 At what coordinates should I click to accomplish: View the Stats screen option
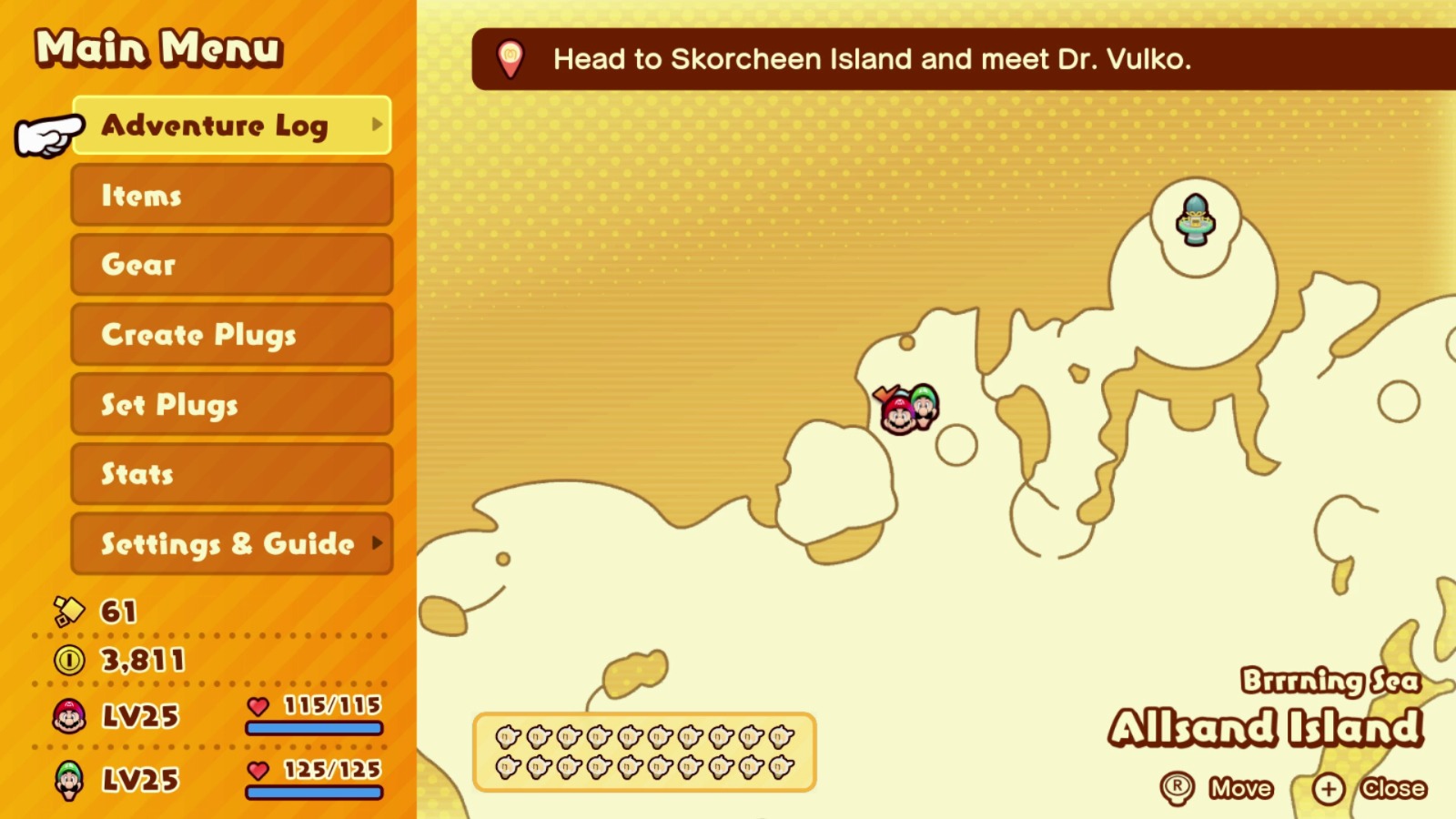pos(230,473)
